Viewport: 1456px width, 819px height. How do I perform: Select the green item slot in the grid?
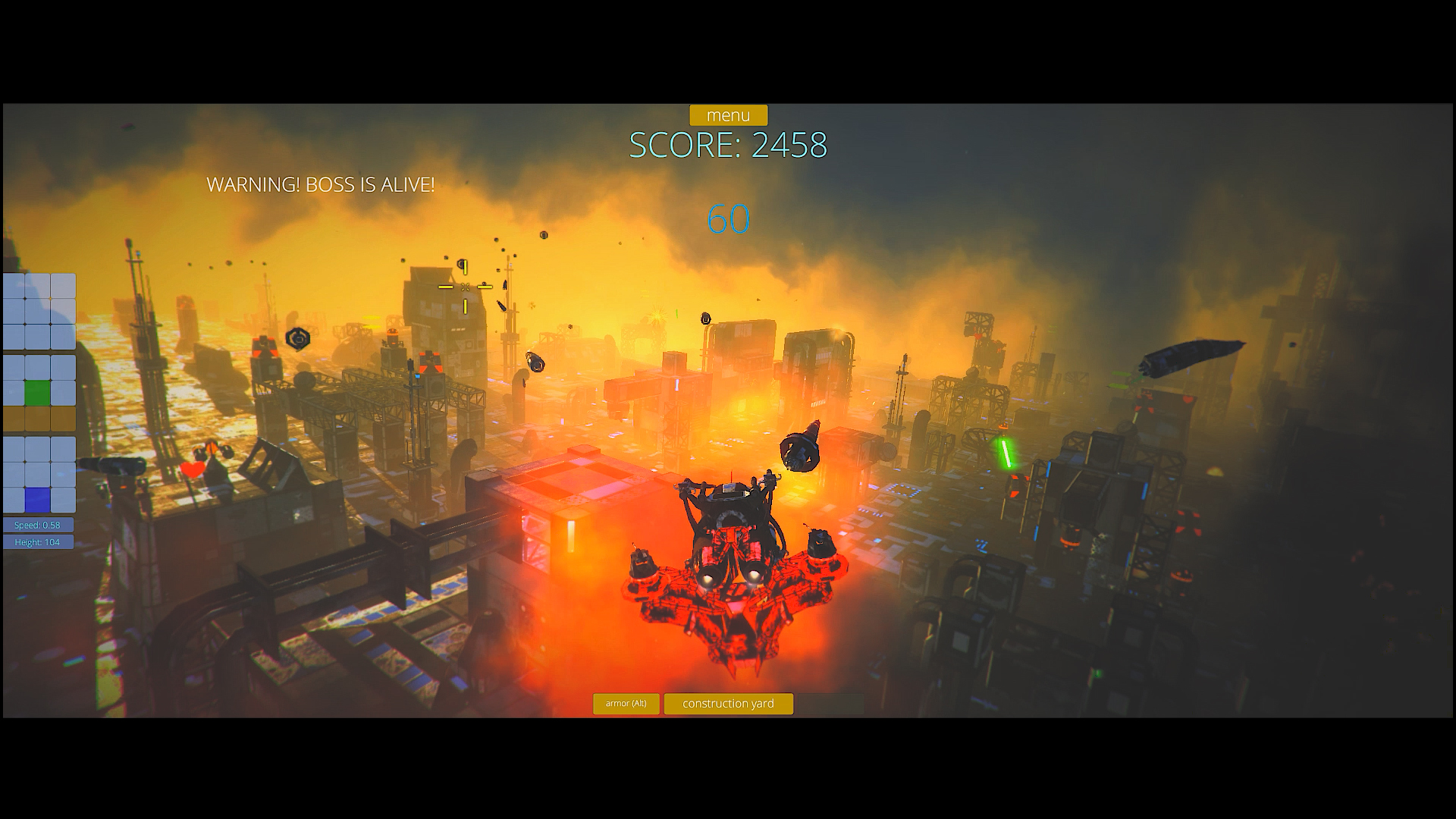(38, 392)
